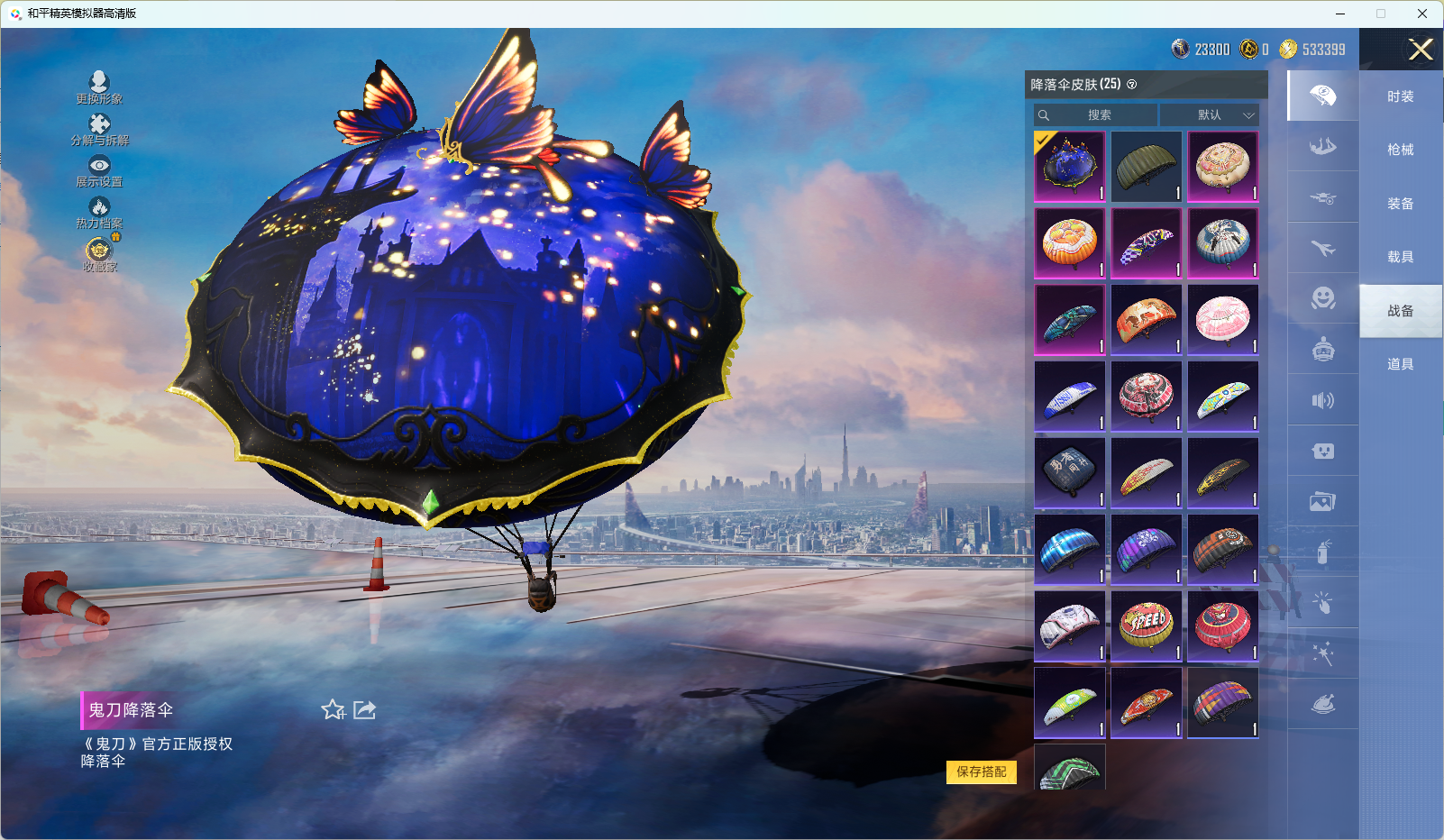Open 展示设置 display settings
Screen dimensions: 1444x840
point(99,171)
